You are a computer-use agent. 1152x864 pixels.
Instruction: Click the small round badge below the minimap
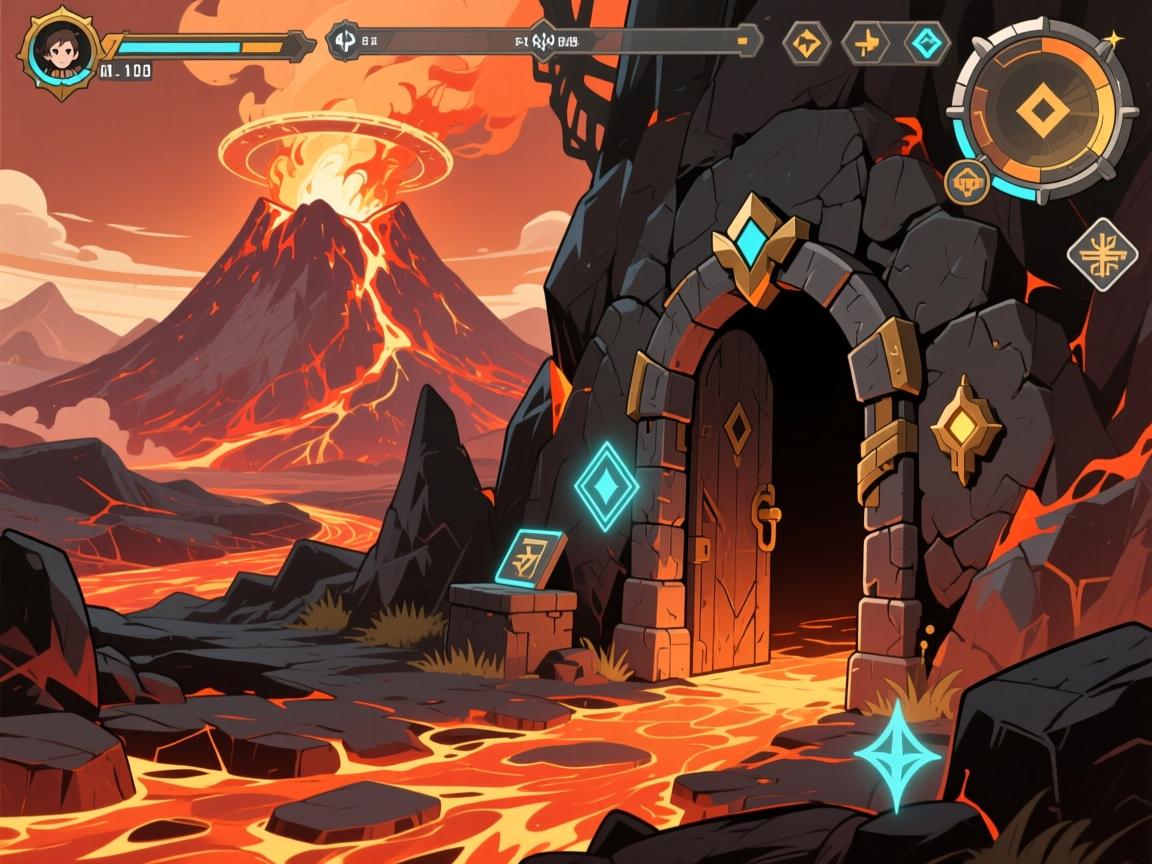coord(967,182)
